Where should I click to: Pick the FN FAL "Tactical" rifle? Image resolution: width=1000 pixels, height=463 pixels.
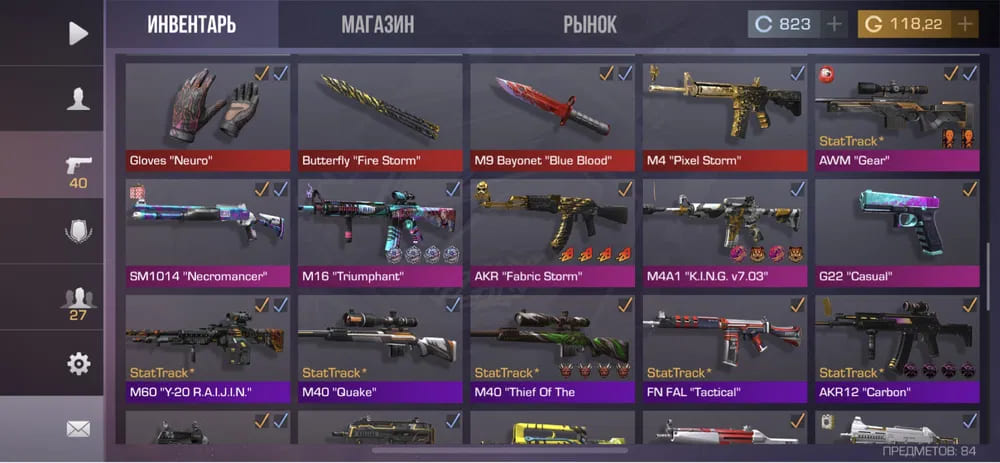tap(725, 347)
